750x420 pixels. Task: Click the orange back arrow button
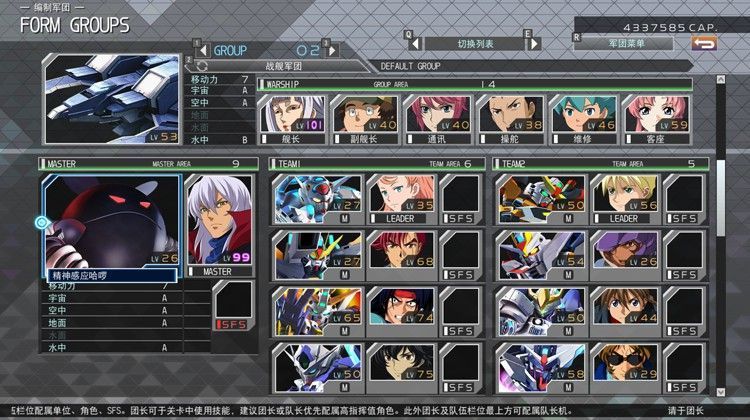[x=704, y=43]
